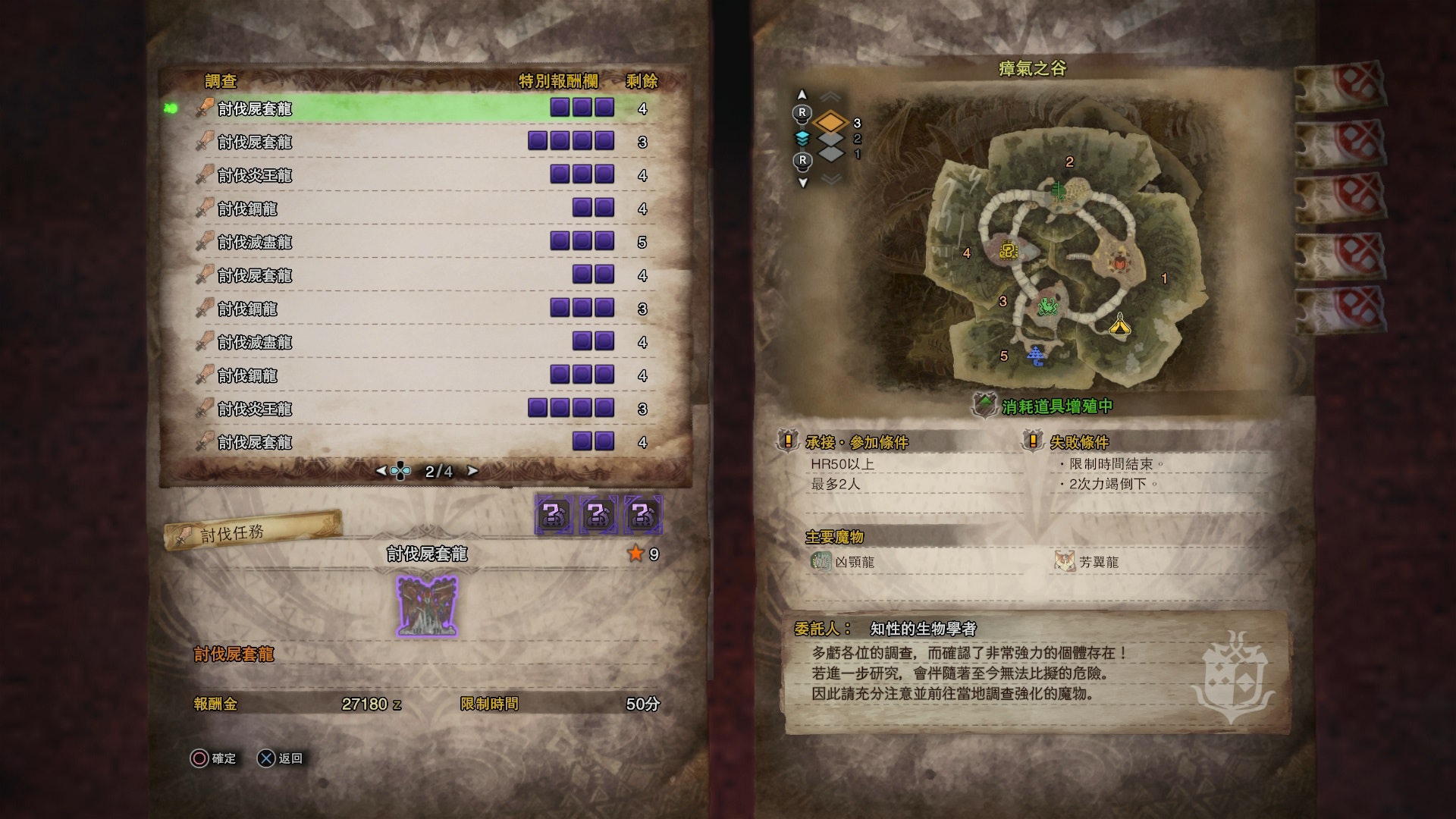Image resolution: width=1456 pixels, height=819 pixels.
Task: Move map layer down with bottom arrow
Action: [x=802, y=182]
